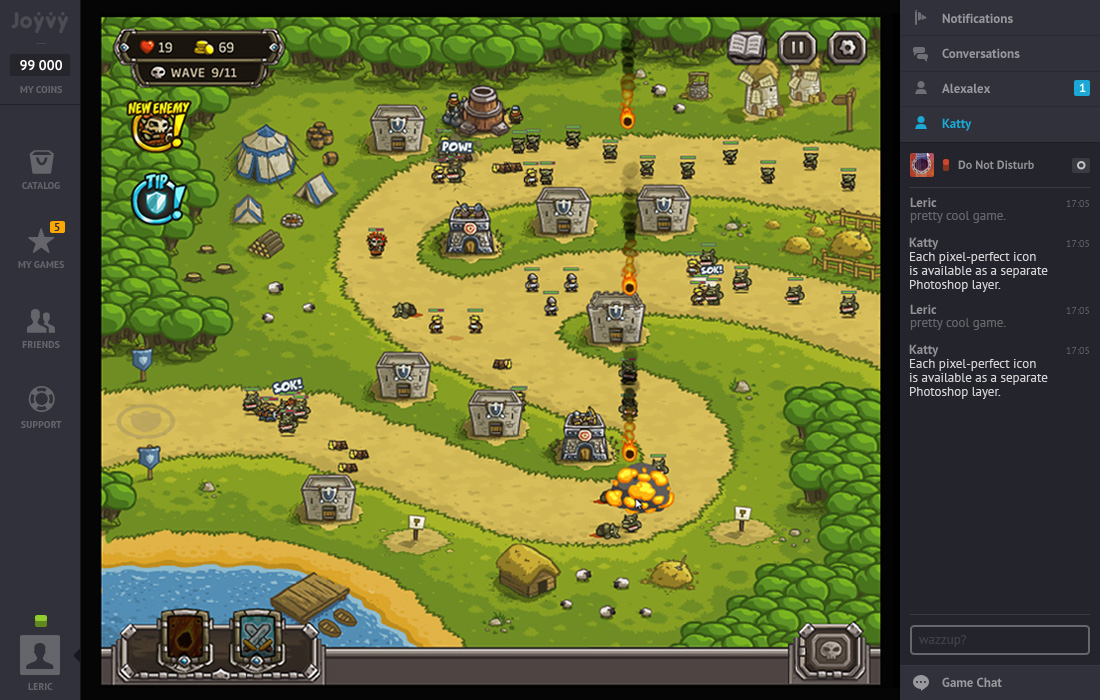This screenshot has height=700, width=1100.
Task: Open the Tip shield hint
Action: 158,198
